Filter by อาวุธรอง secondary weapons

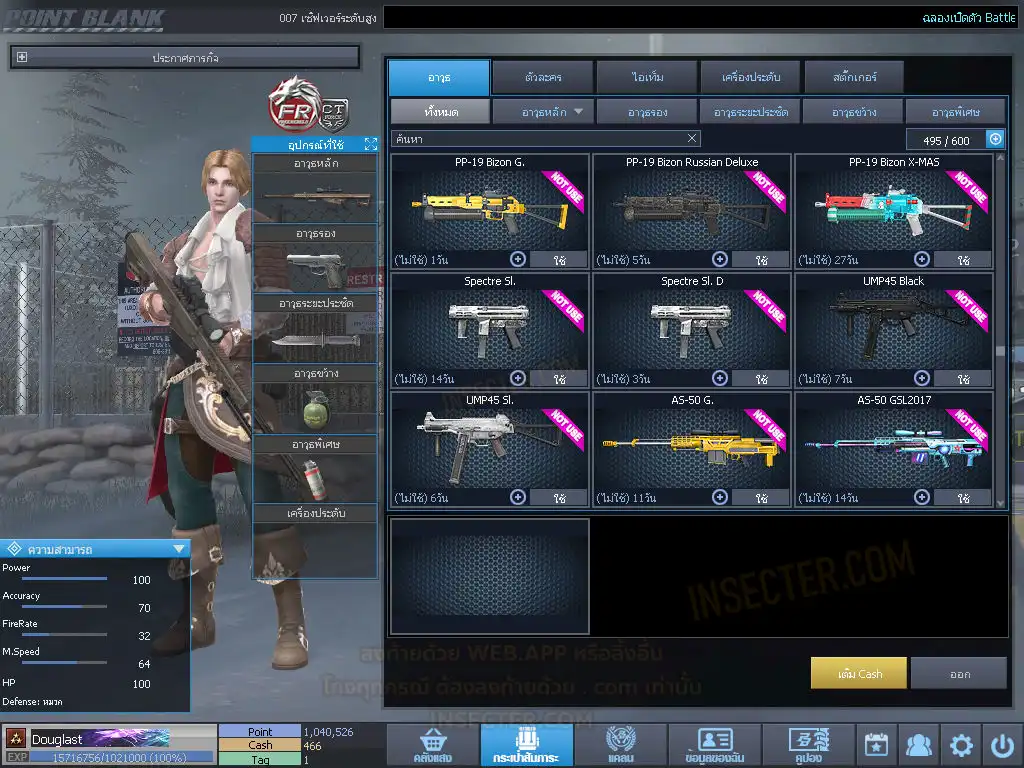coord(647,112)
